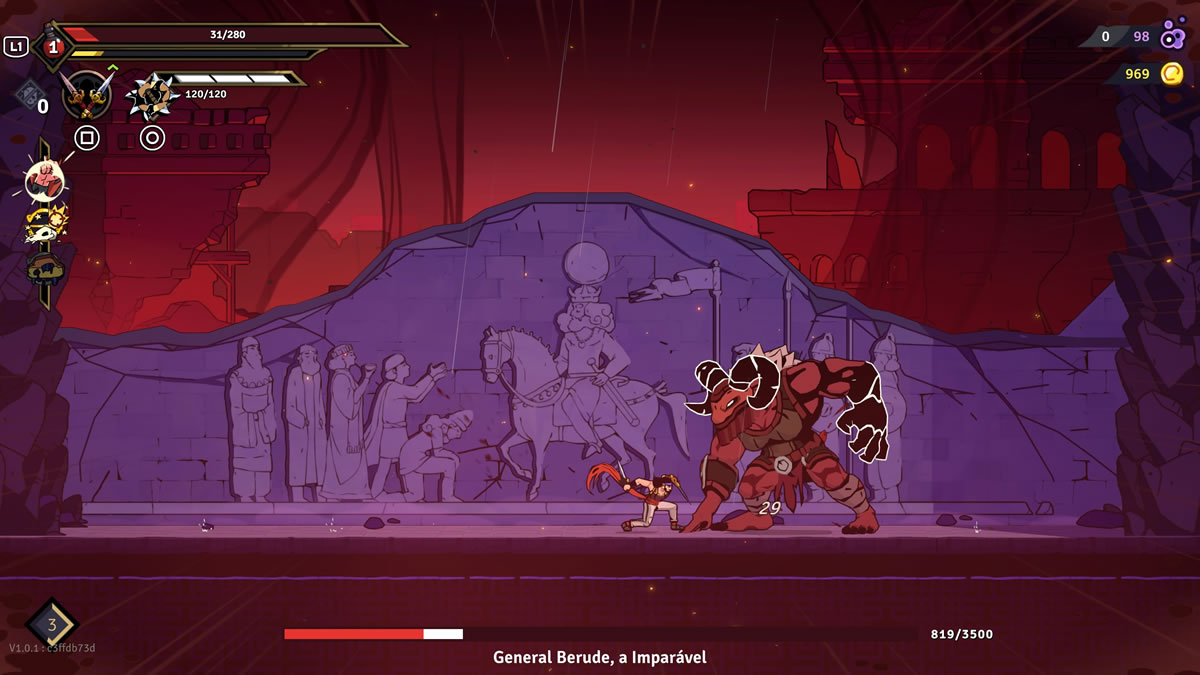Click the gold coin currency icon
The image size is (1200, 675).
(x=1172, y=73)
